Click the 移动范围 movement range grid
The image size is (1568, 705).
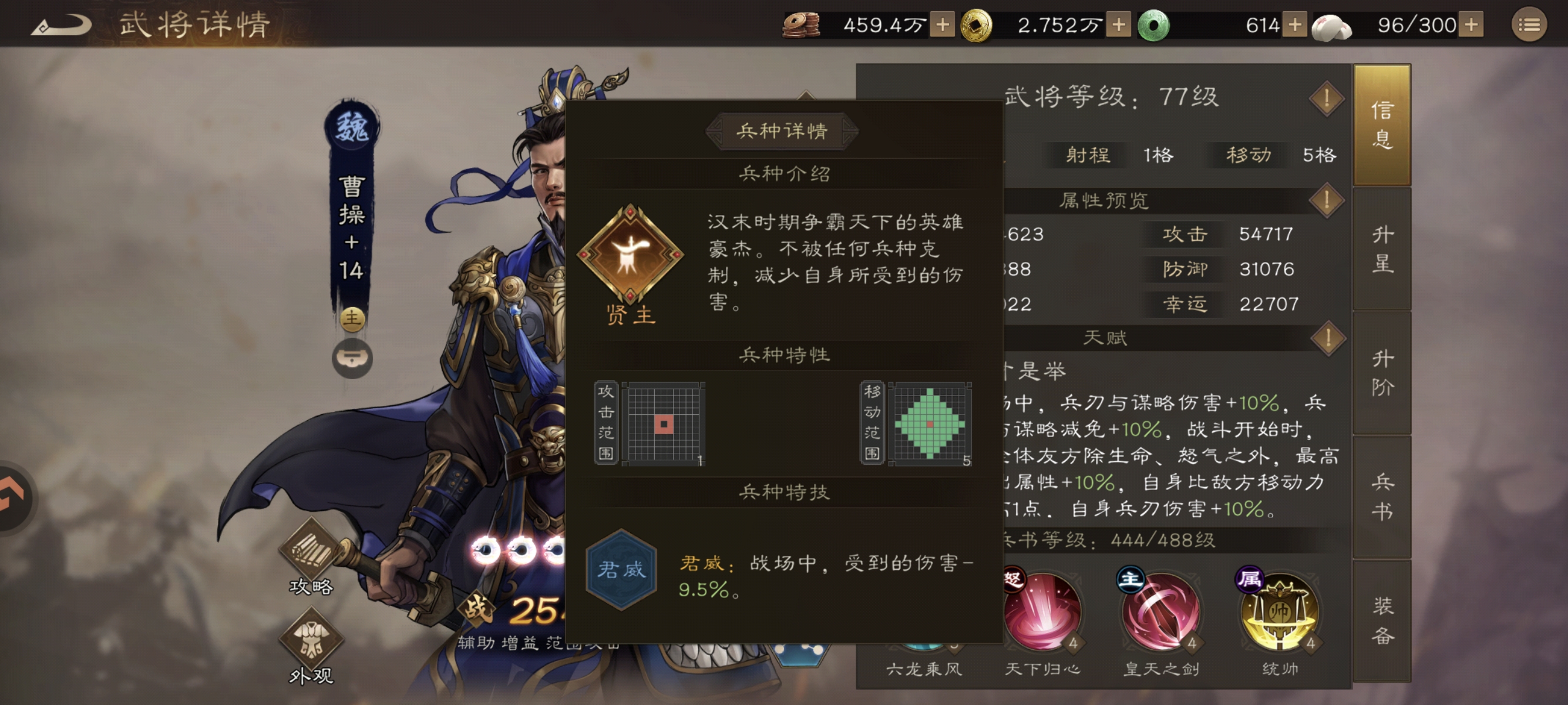tap(930, 425)
